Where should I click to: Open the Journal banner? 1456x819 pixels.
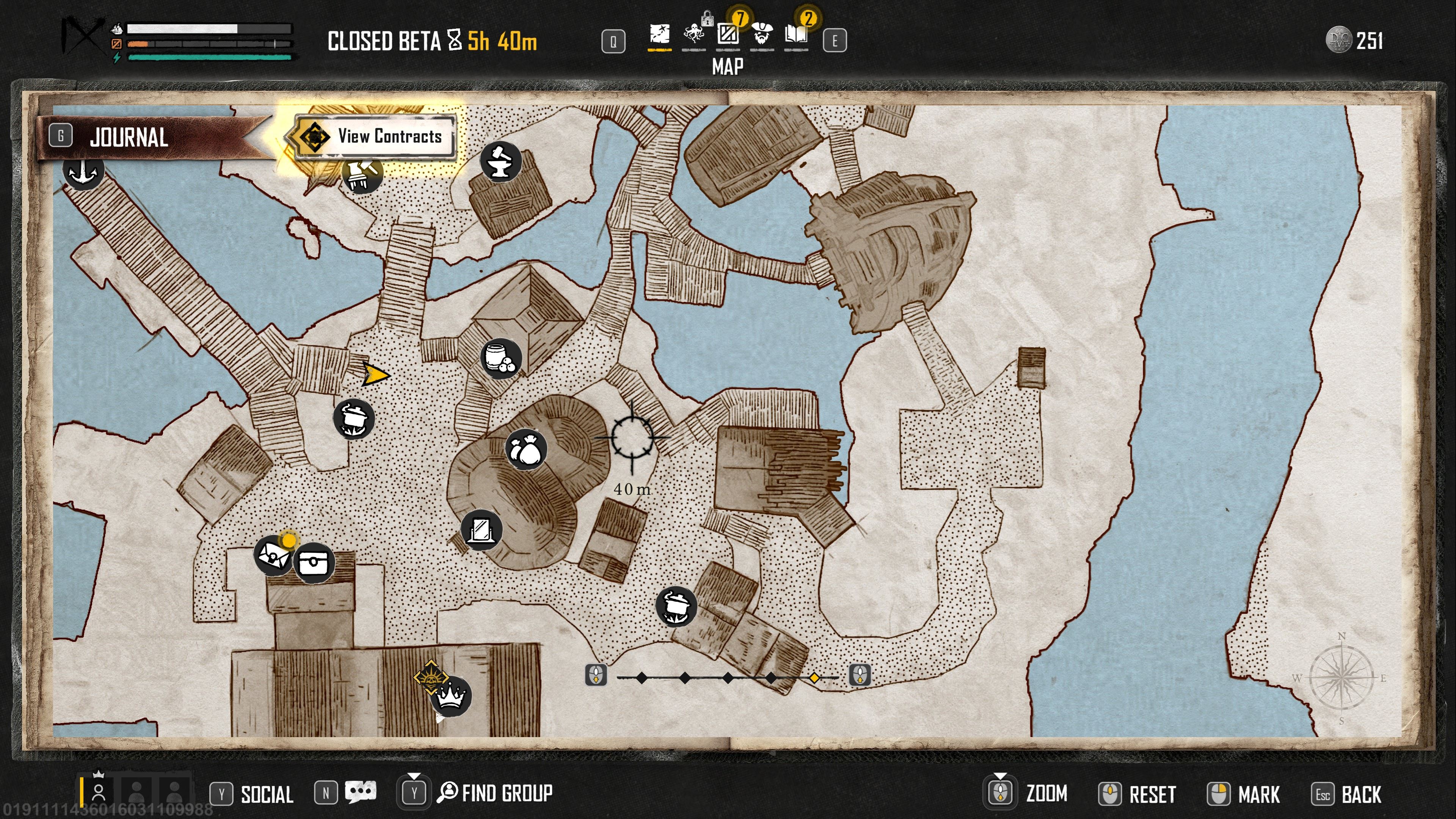129,137
